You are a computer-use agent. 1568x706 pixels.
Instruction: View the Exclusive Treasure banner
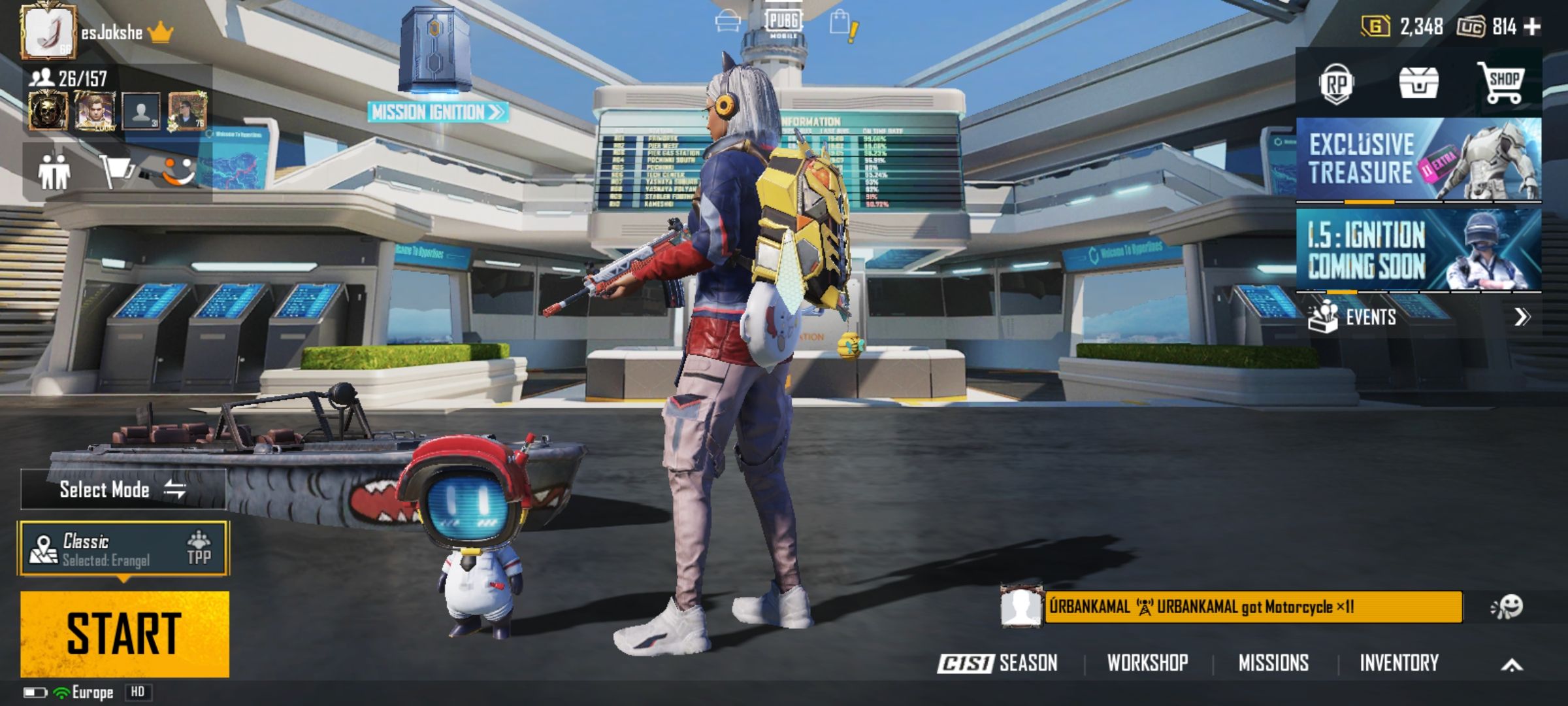click(x=1418, y=160)
